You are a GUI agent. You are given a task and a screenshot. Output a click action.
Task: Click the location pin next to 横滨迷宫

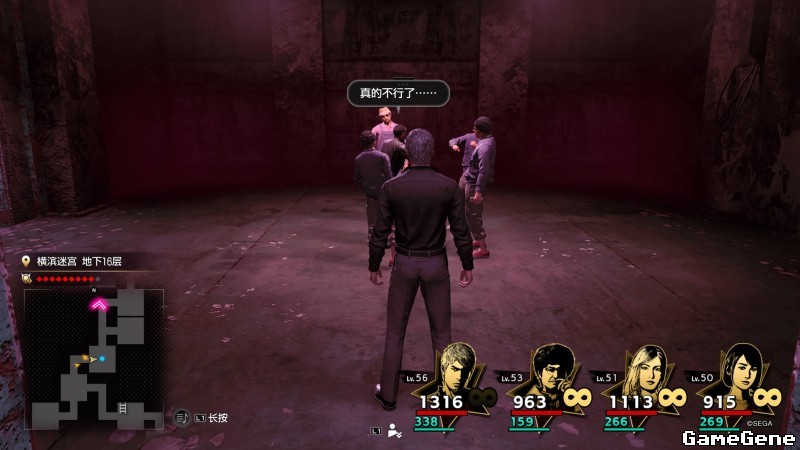click(27, 261)
